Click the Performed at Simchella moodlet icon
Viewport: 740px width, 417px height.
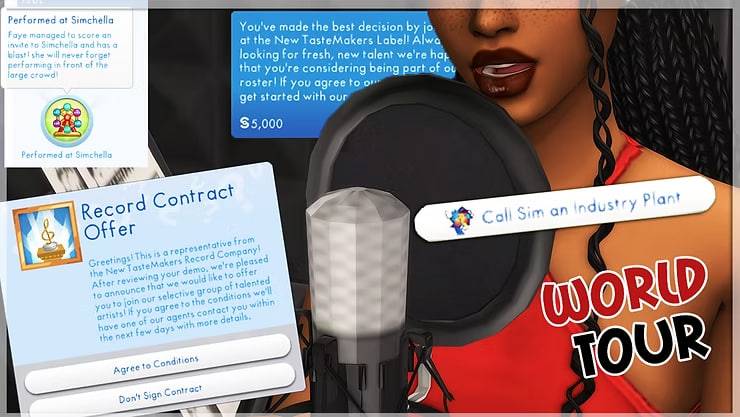click(66, 120)
